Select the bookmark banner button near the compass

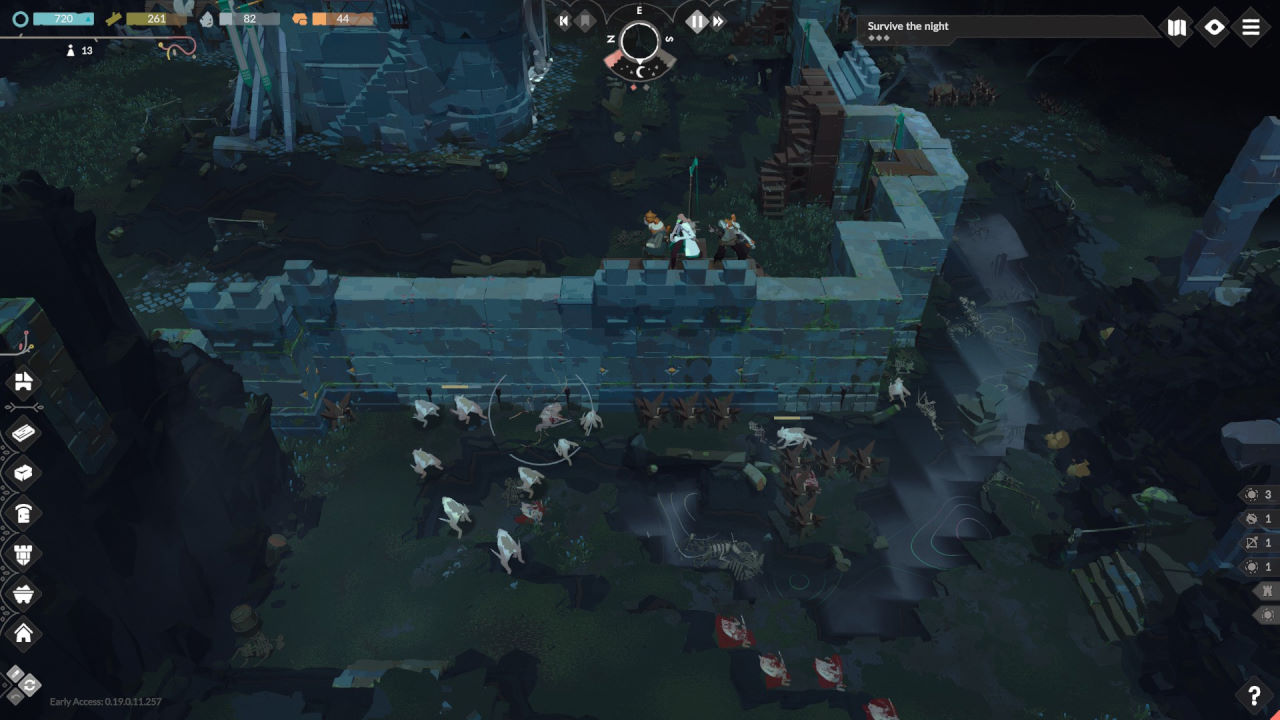(585, 21)
